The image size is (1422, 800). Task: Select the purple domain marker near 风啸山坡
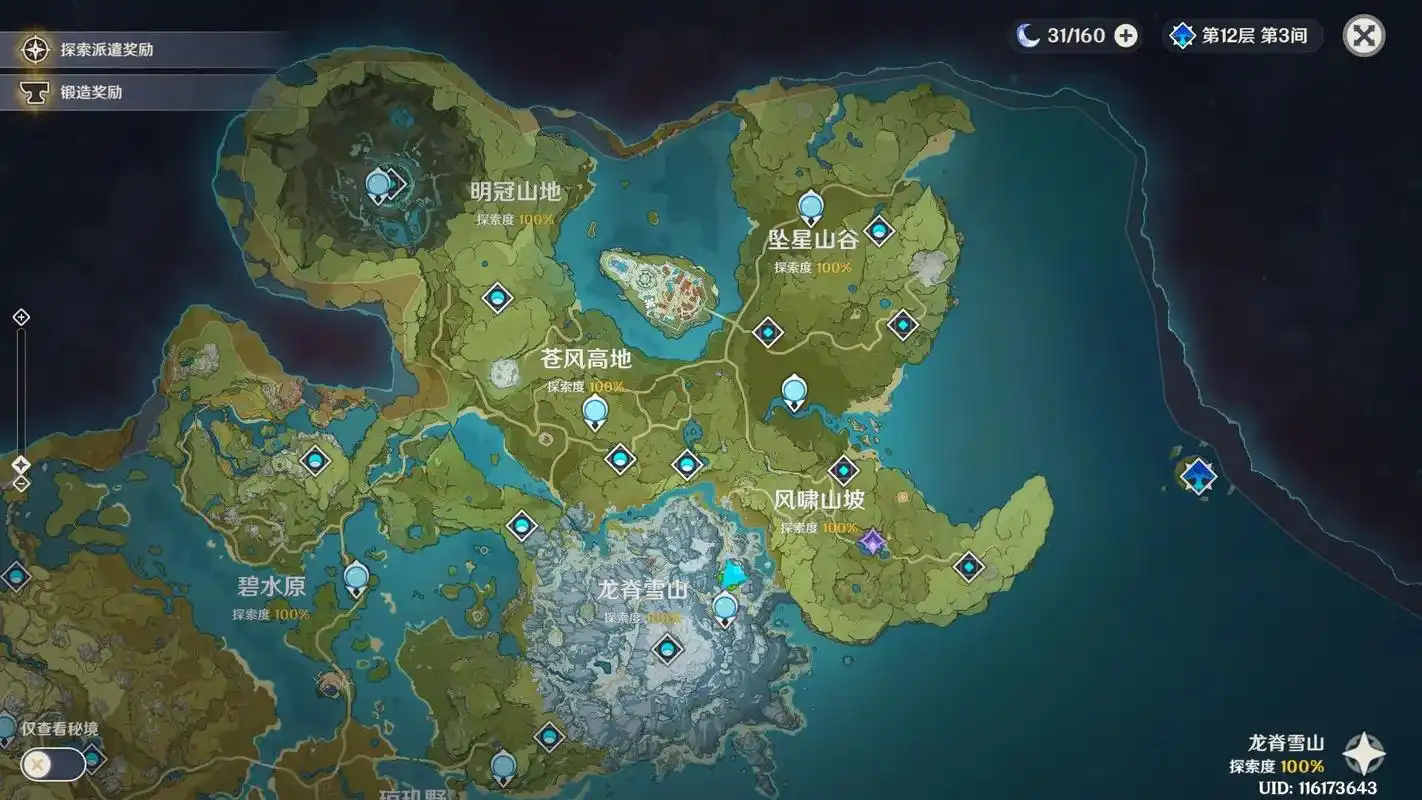click(x=873, y=543)
